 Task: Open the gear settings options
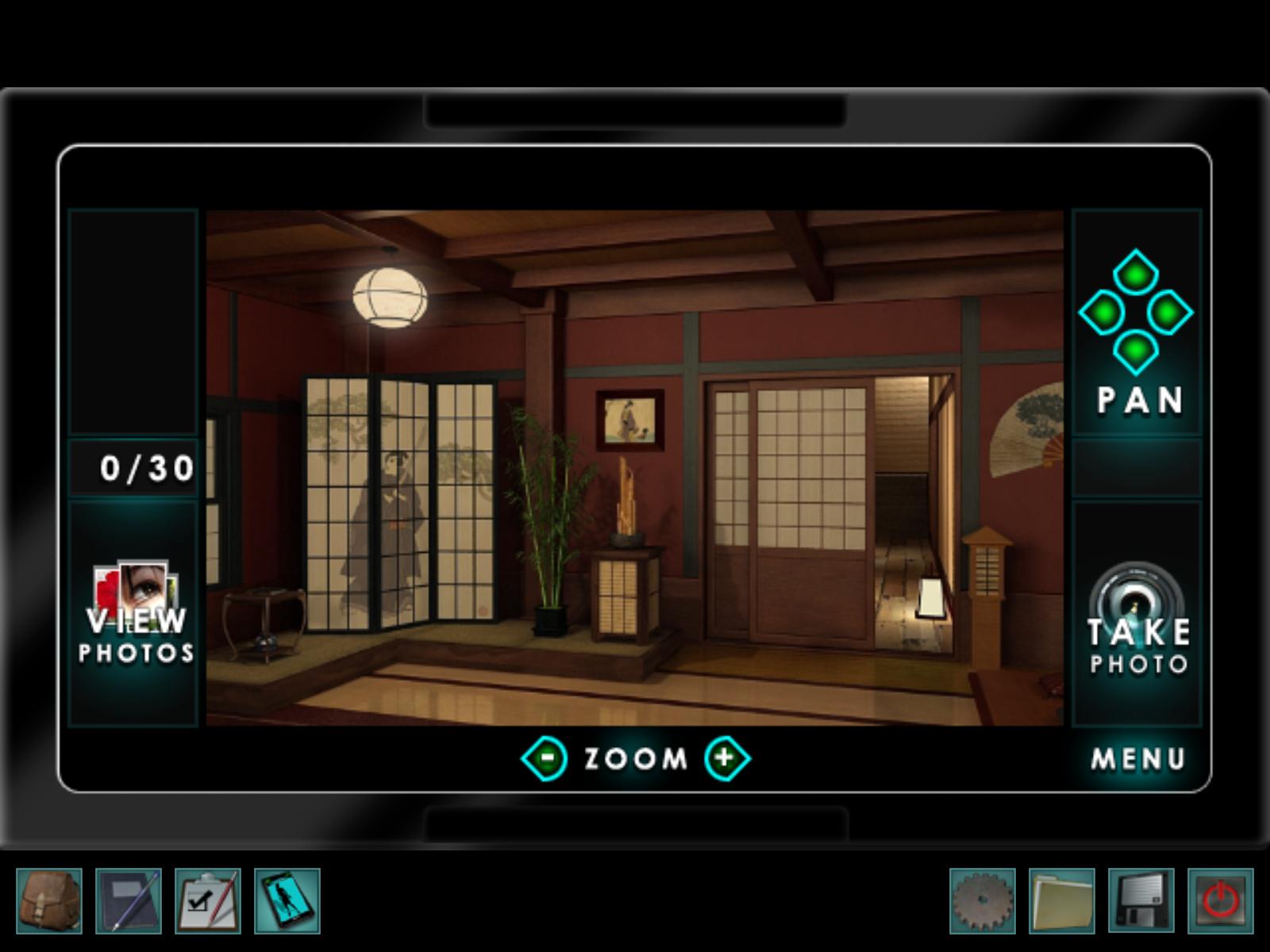point(983,901)
